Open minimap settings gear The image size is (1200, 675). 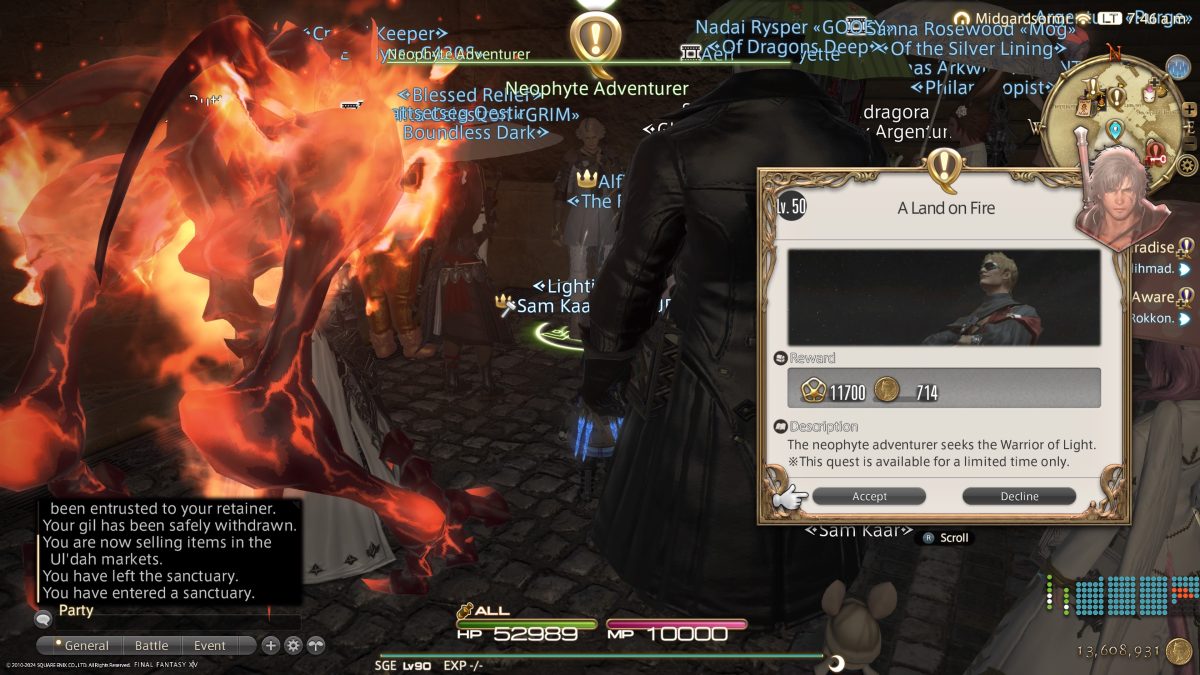pyautogui.click(x=1187, y=164)
